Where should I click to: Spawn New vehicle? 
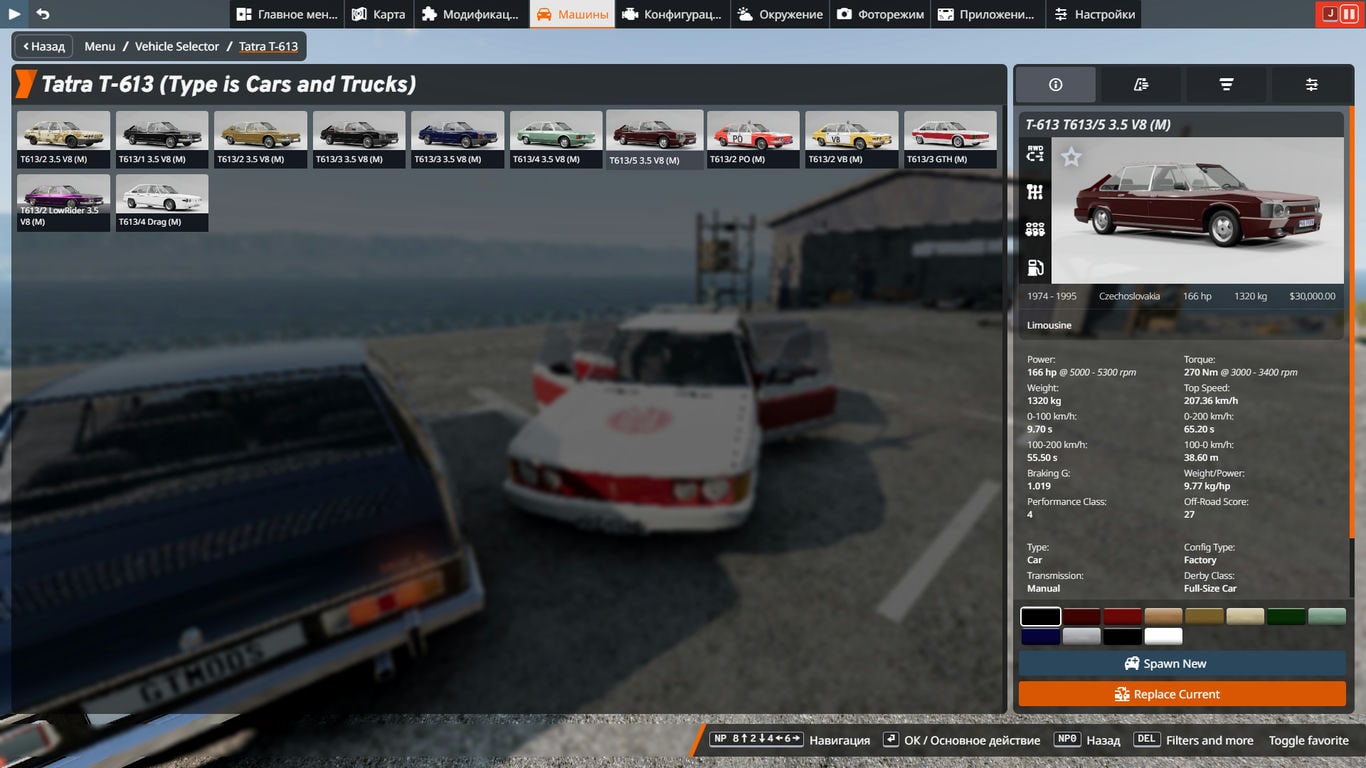point(1182,664)
